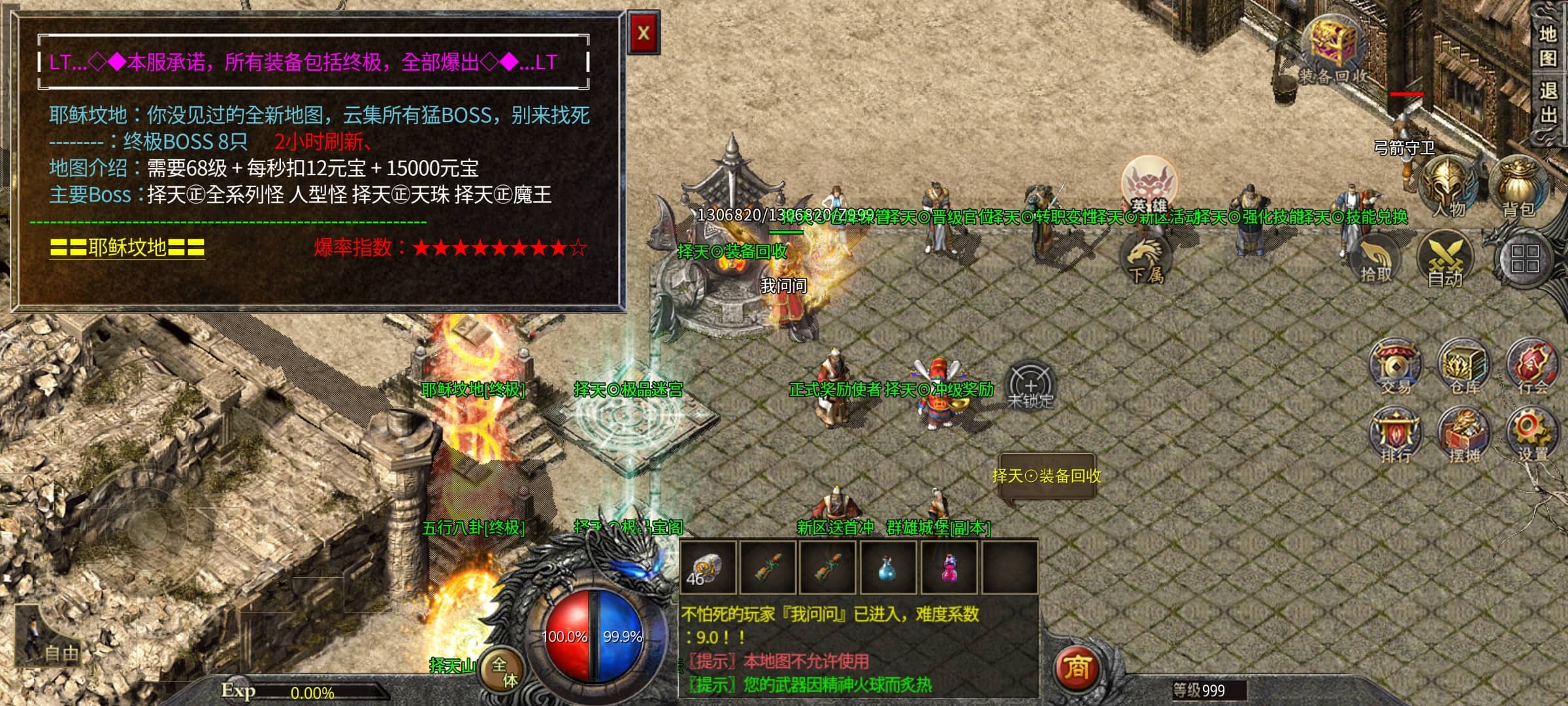Select the 英雄 hero icon

[x=1148, y=184]
